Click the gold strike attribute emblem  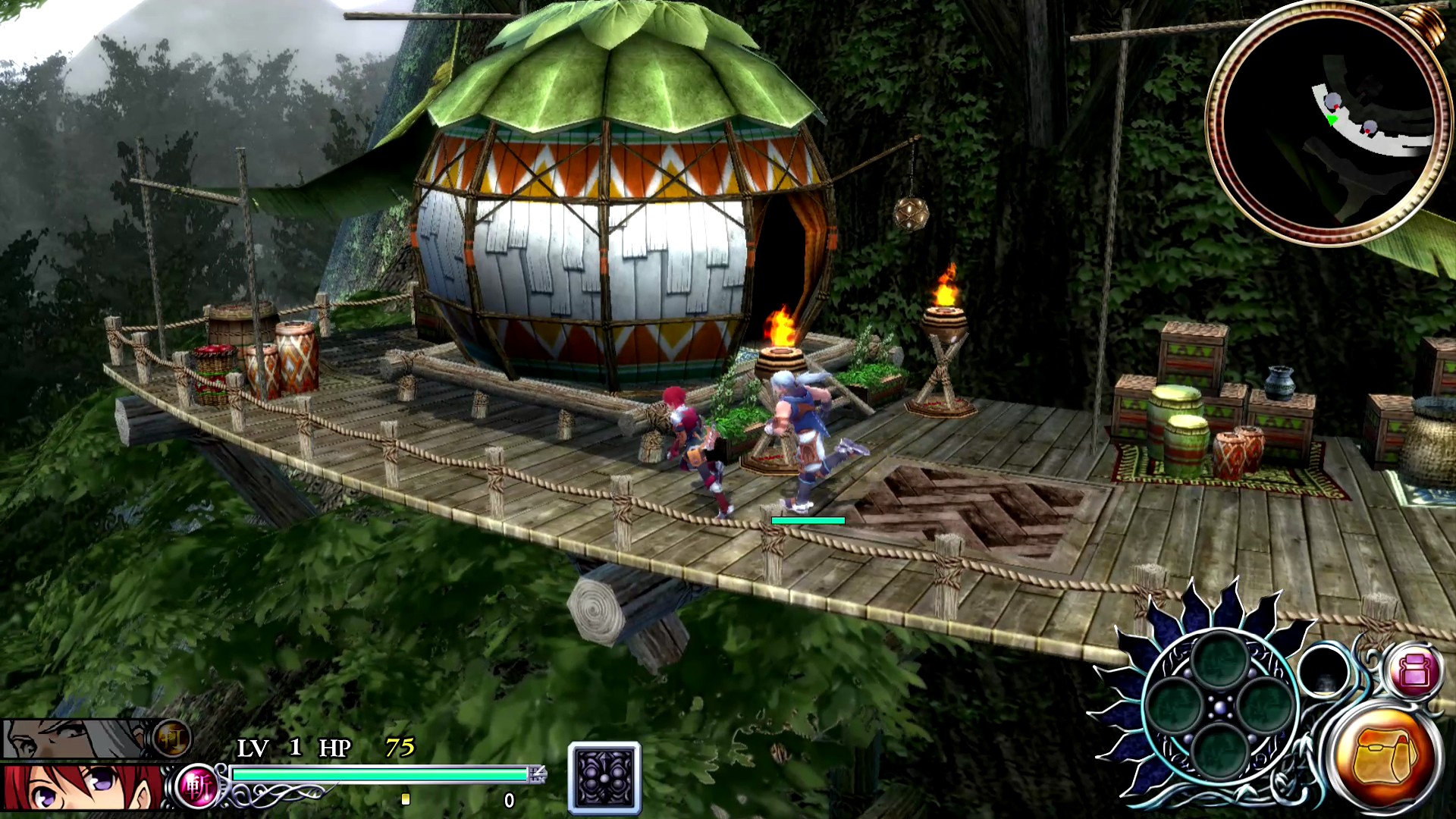pyautogui.click(x=171, y=738)
